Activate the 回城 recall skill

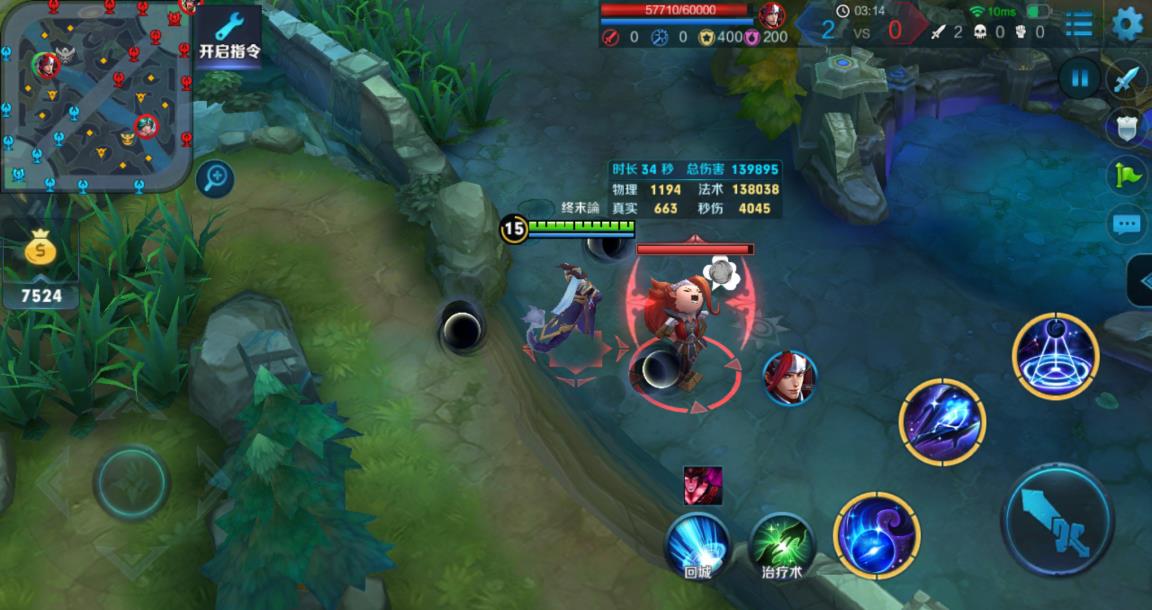point(697,544)
